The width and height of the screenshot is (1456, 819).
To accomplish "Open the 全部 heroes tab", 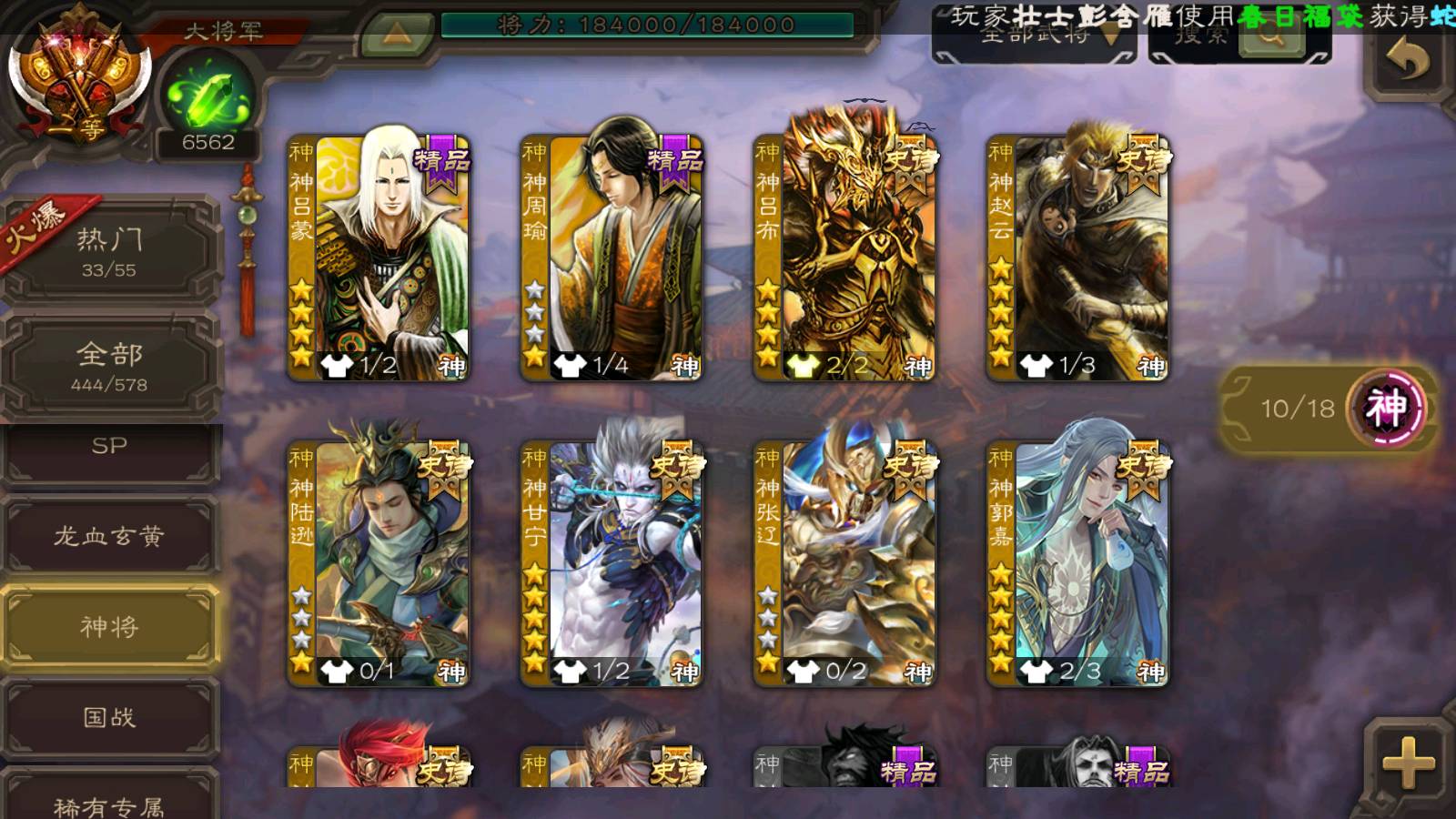I will [x=109, y=365].
